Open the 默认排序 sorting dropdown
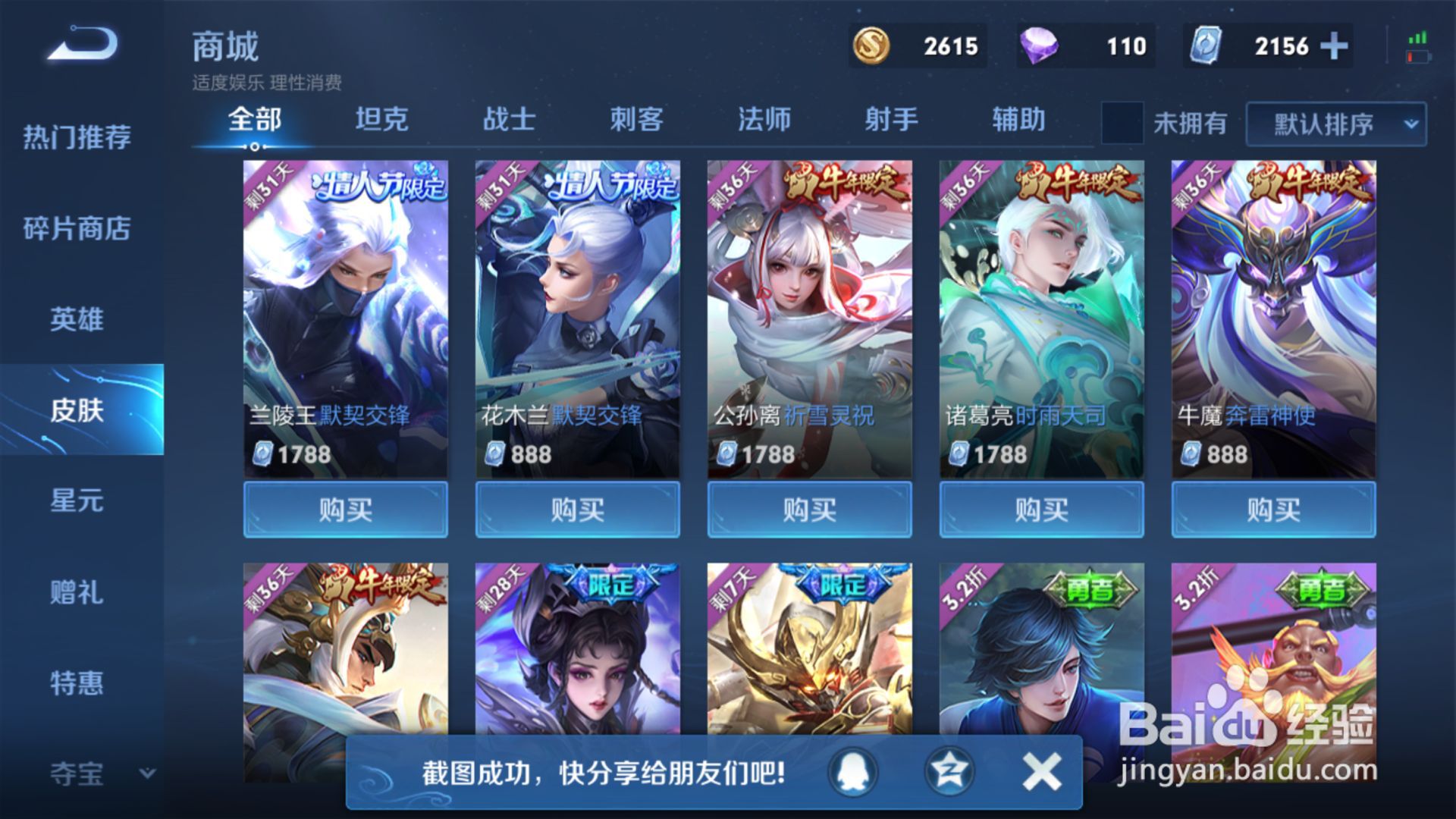1456x819 pixels. (1323, 125)
